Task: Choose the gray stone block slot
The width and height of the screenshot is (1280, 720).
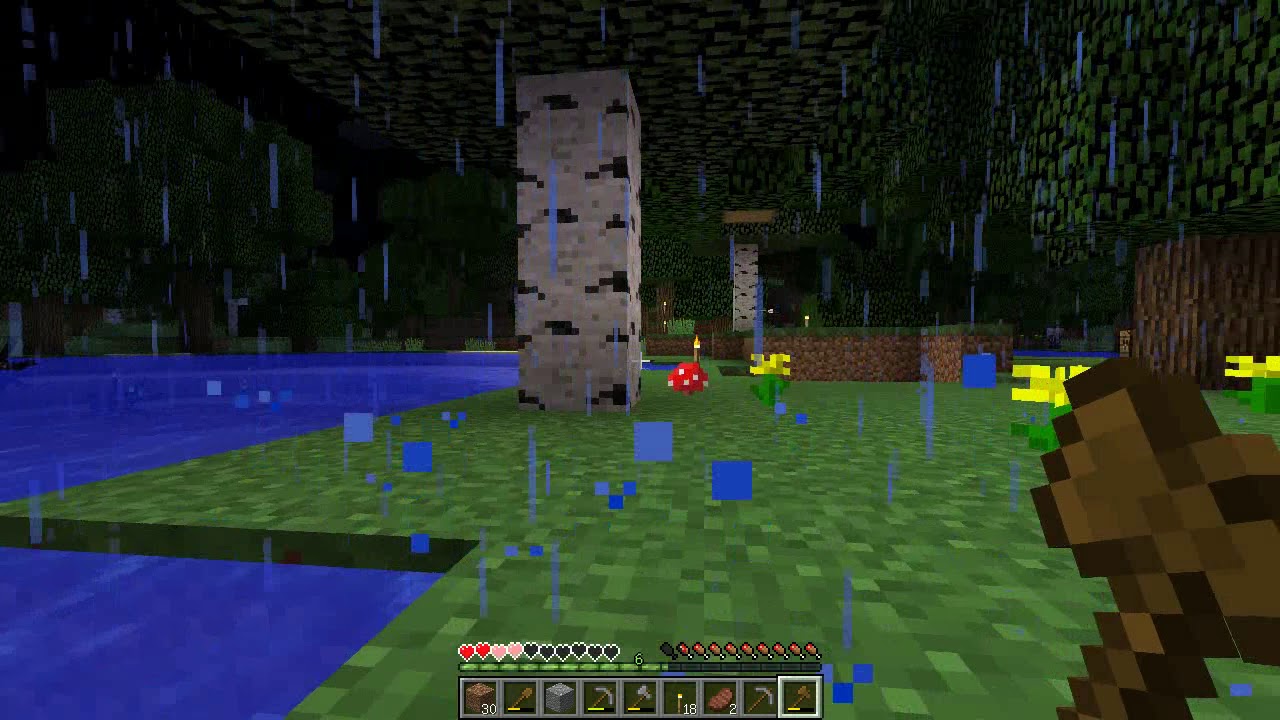Action: (x=560, y=697)
